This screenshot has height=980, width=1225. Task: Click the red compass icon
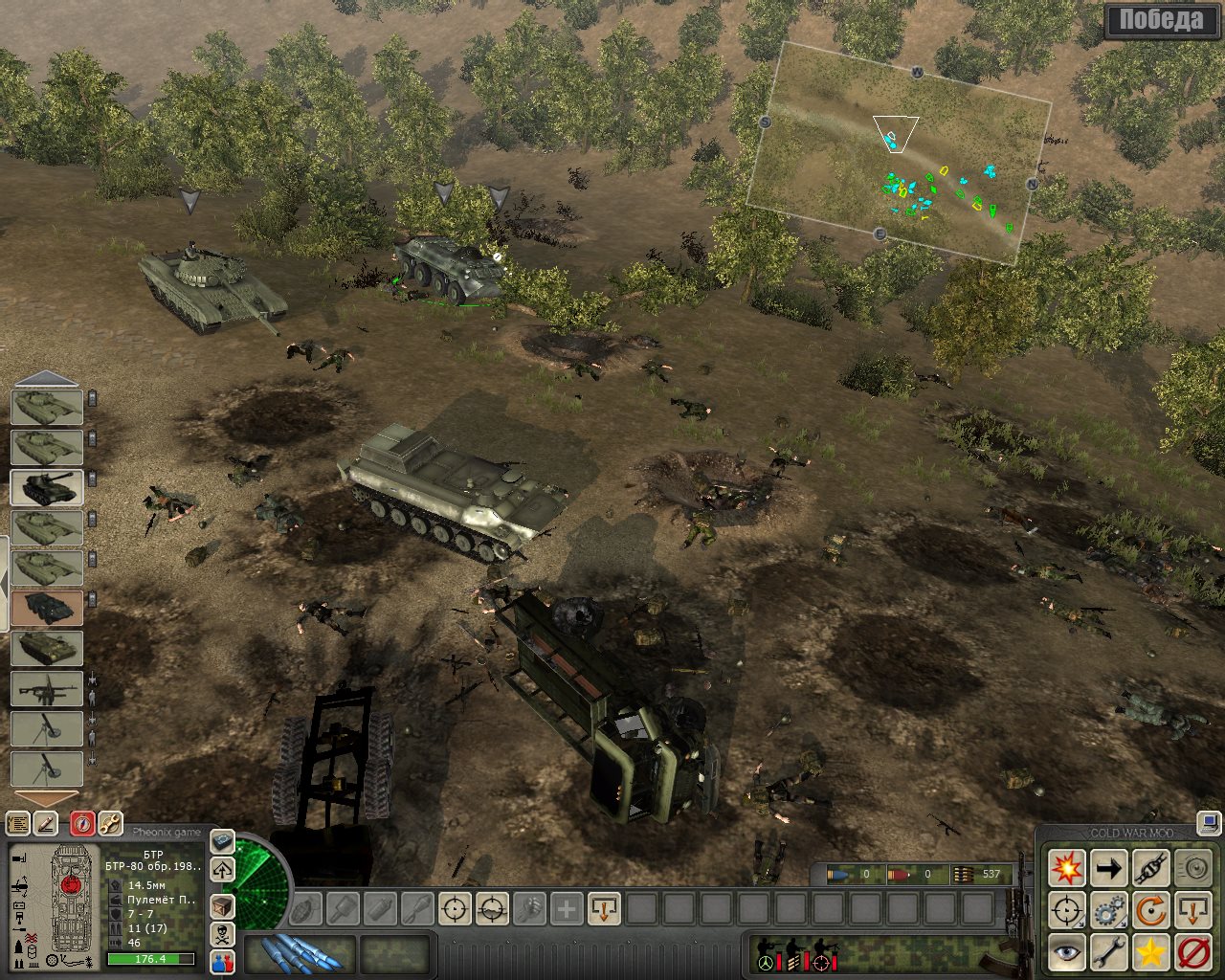[82, 822]
